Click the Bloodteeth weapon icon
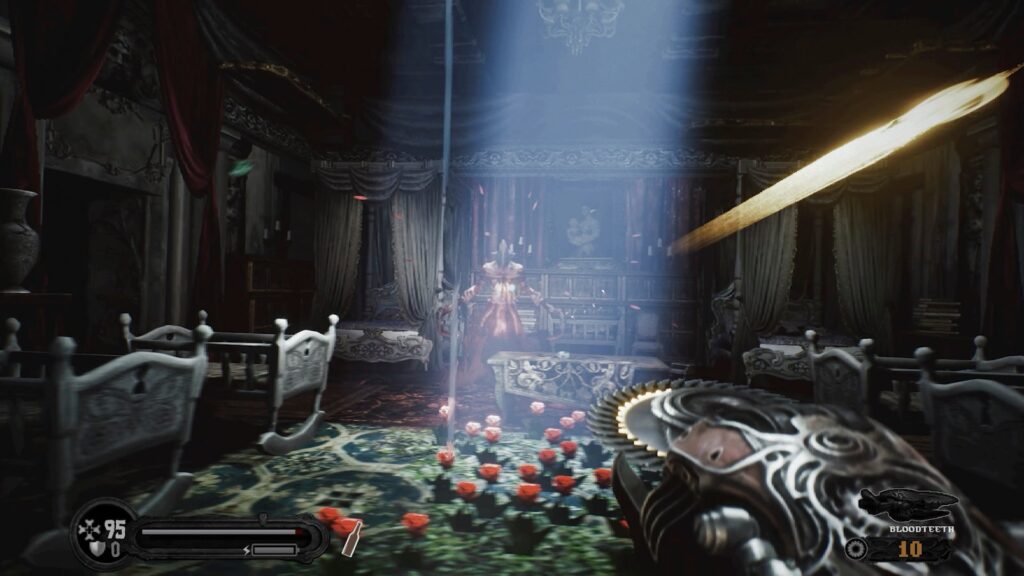 [908, 502]
